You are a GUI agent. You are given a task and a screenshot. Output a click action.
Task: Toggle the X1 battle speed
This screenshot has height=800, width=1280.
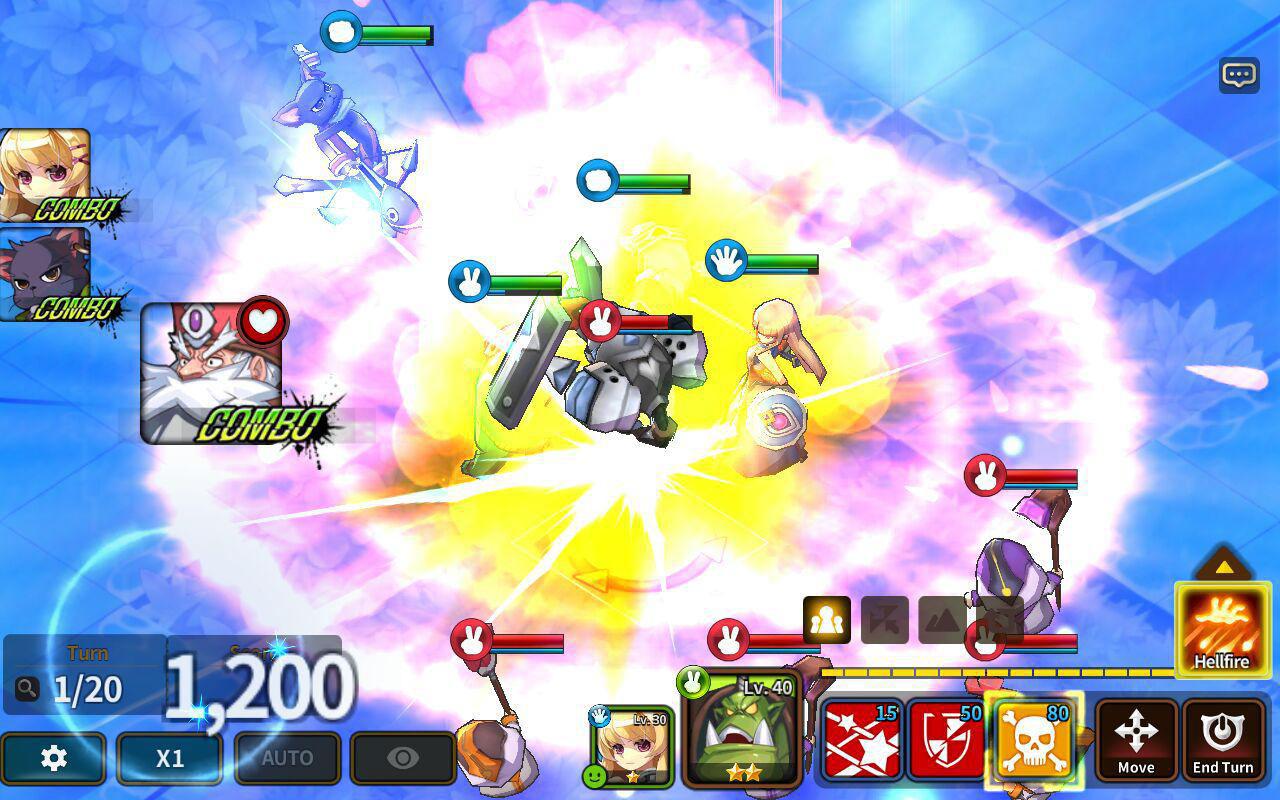point(170,758)
